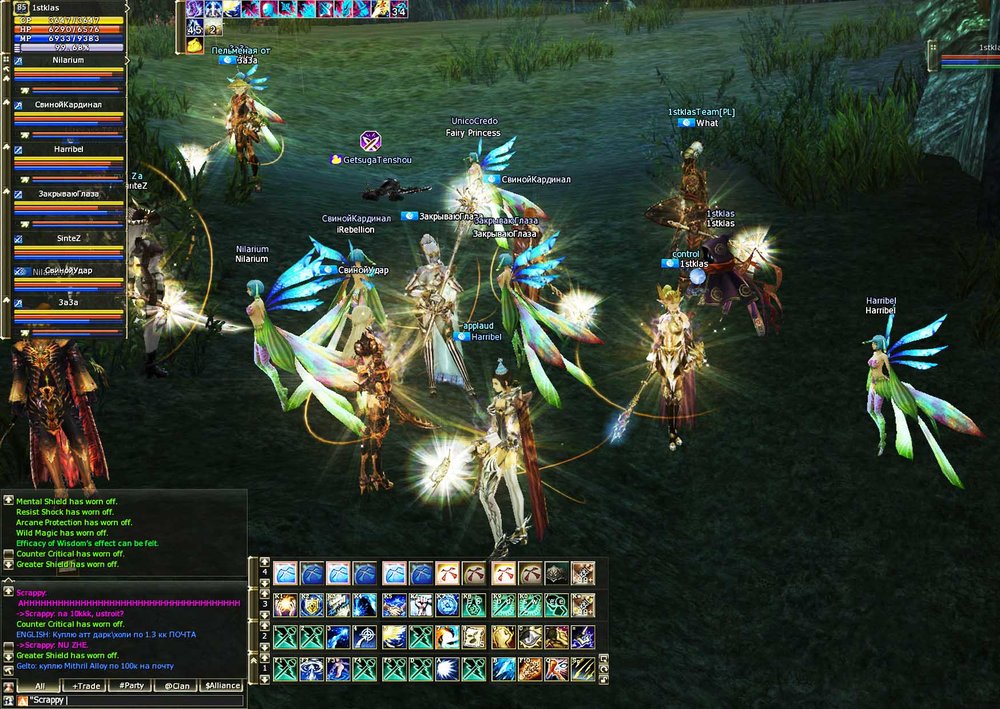Select the @Clan chat tab
This screenshot has width=1000, height=709.
[175, 686]
